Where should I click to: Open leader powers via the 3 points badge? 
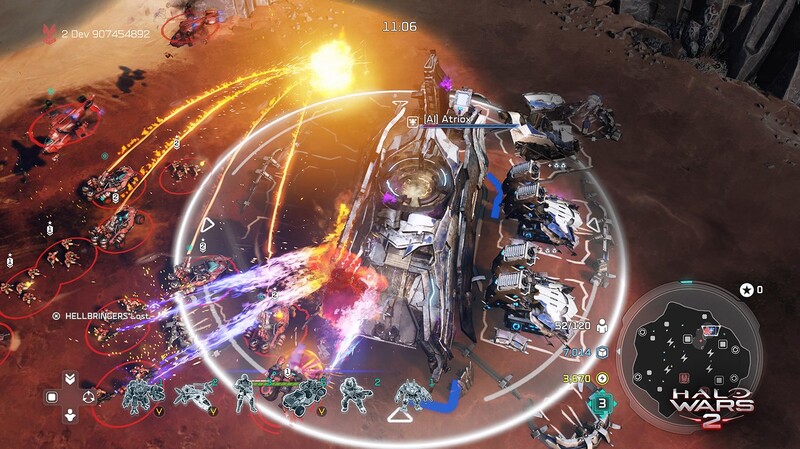pyautogui.click(x=603, y=404)
